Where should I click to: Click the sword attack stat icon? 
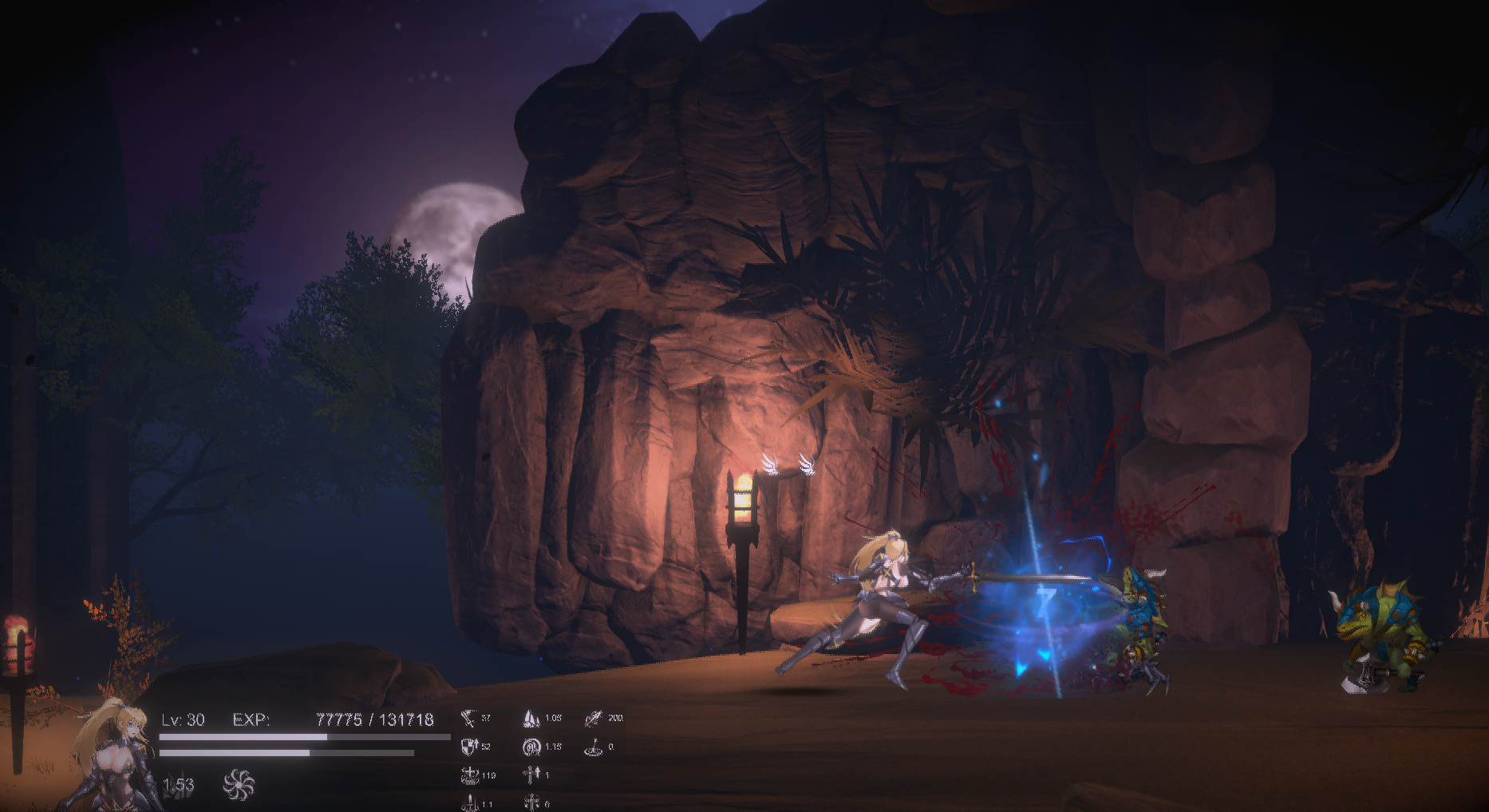click(x=468, y=719)
